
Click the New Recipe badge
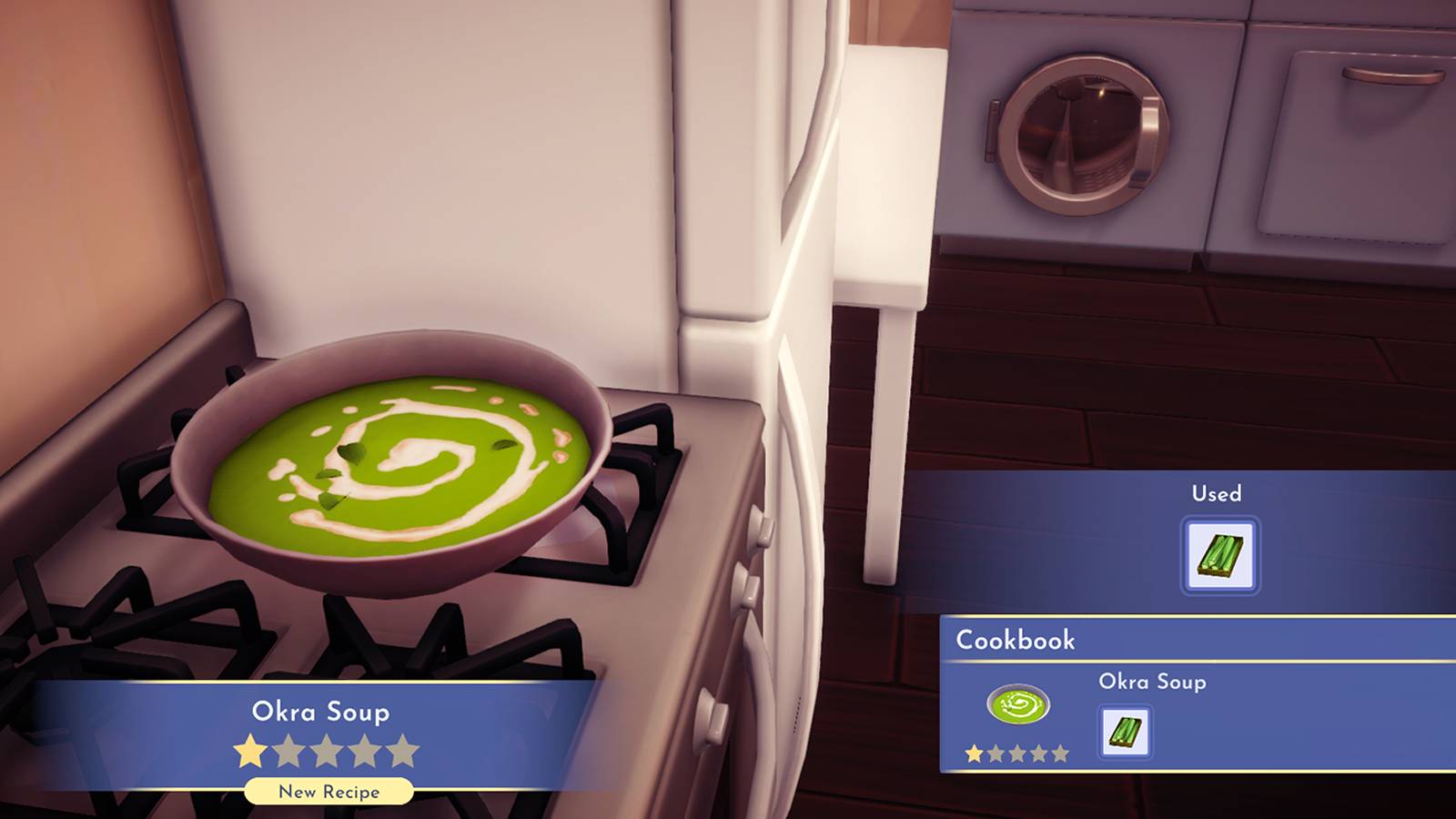pos(328,792)
